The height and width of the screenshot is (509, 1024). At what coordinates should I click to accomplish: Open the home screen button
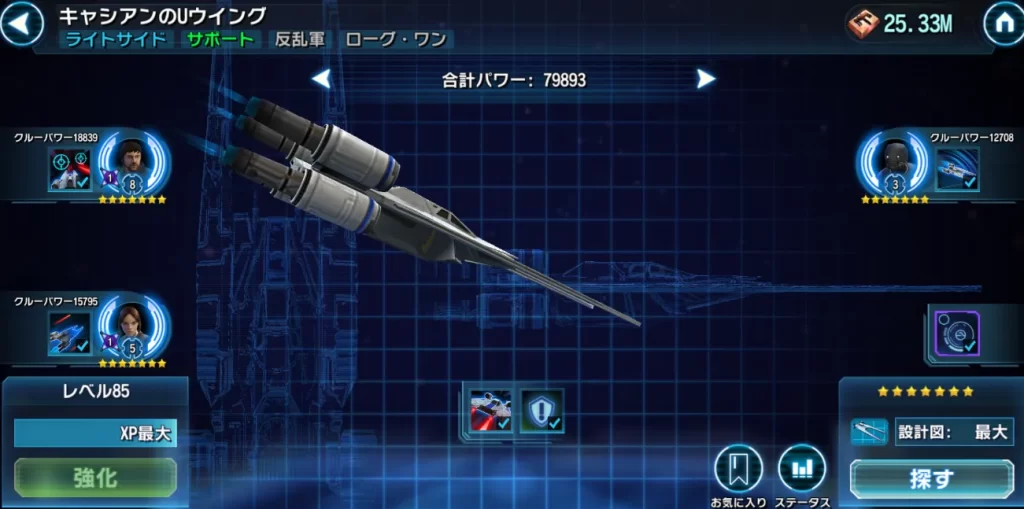pos(1002,25)
